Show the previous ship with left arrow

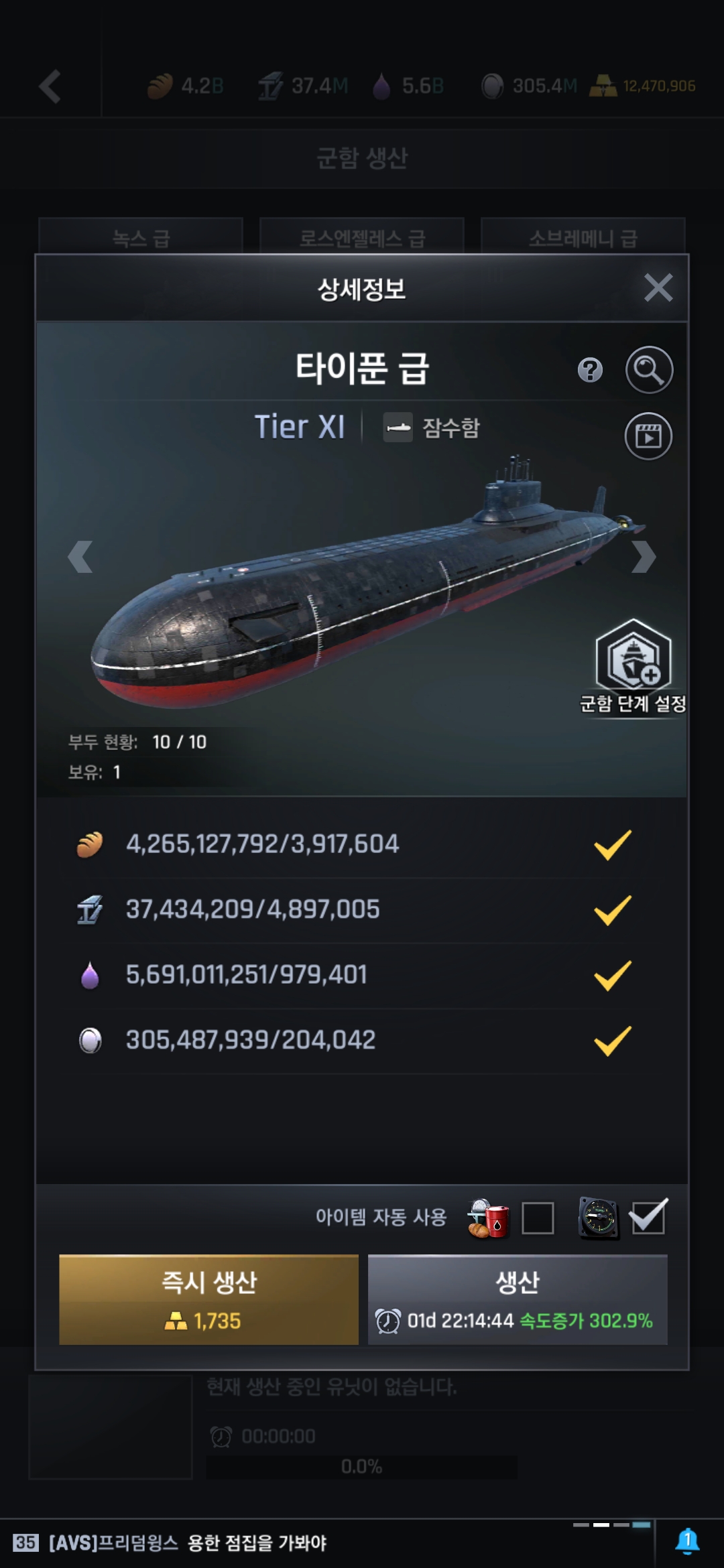(80, 556)
